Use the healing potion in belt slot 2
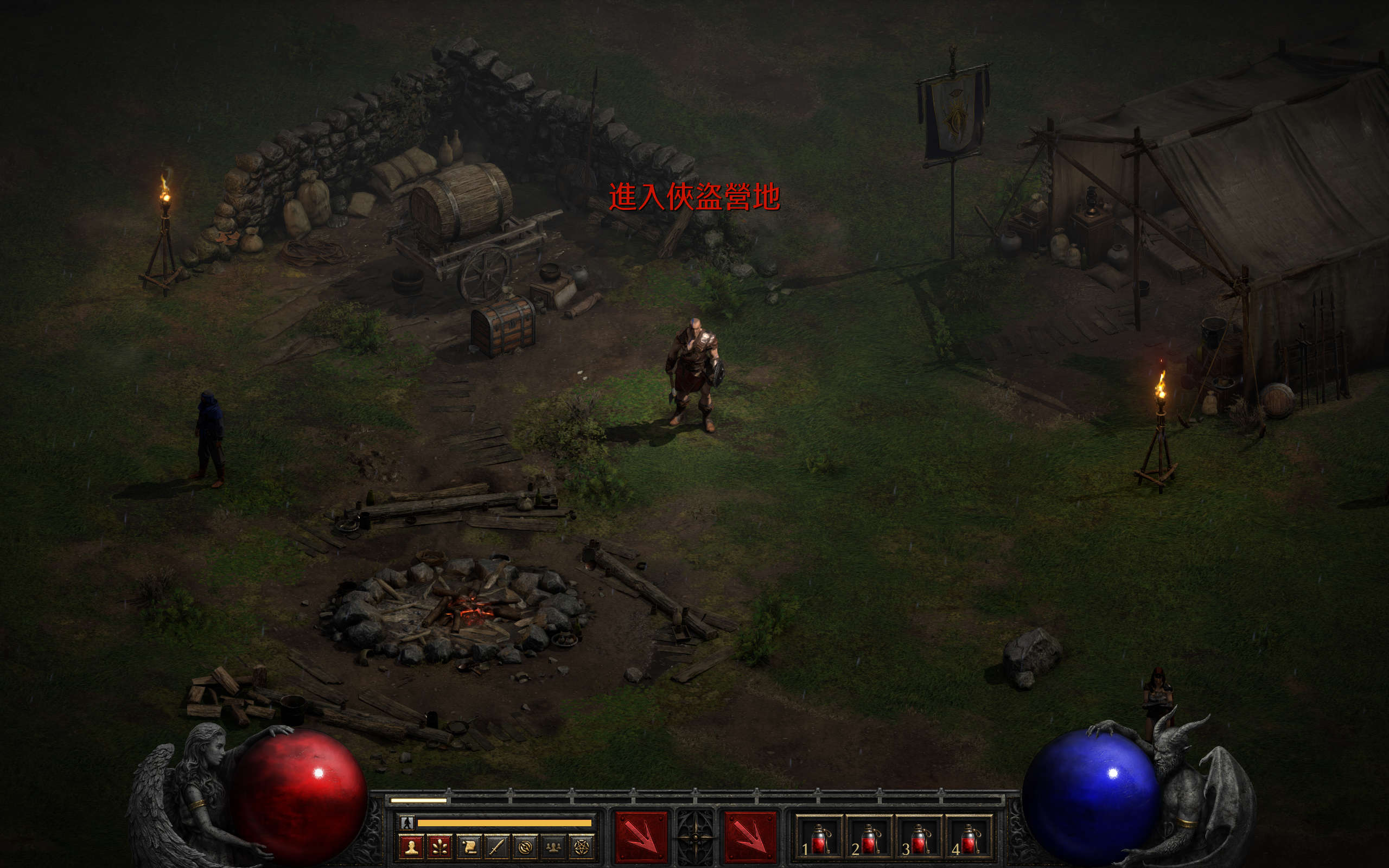The image size is (1389, 868). click(870, 838)
